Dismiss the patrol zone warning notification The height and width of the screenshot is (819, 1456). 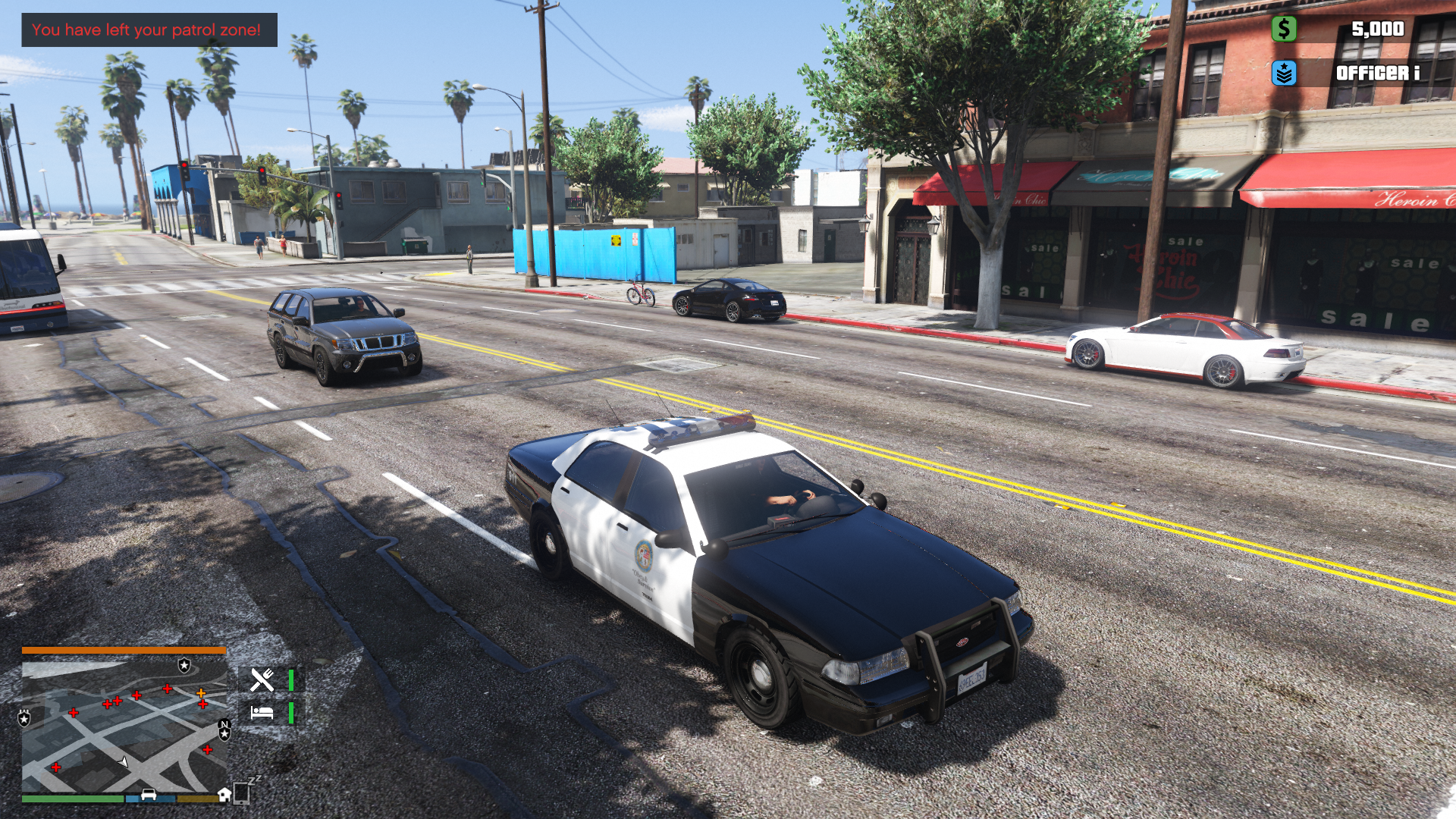(x=149, y=30)
